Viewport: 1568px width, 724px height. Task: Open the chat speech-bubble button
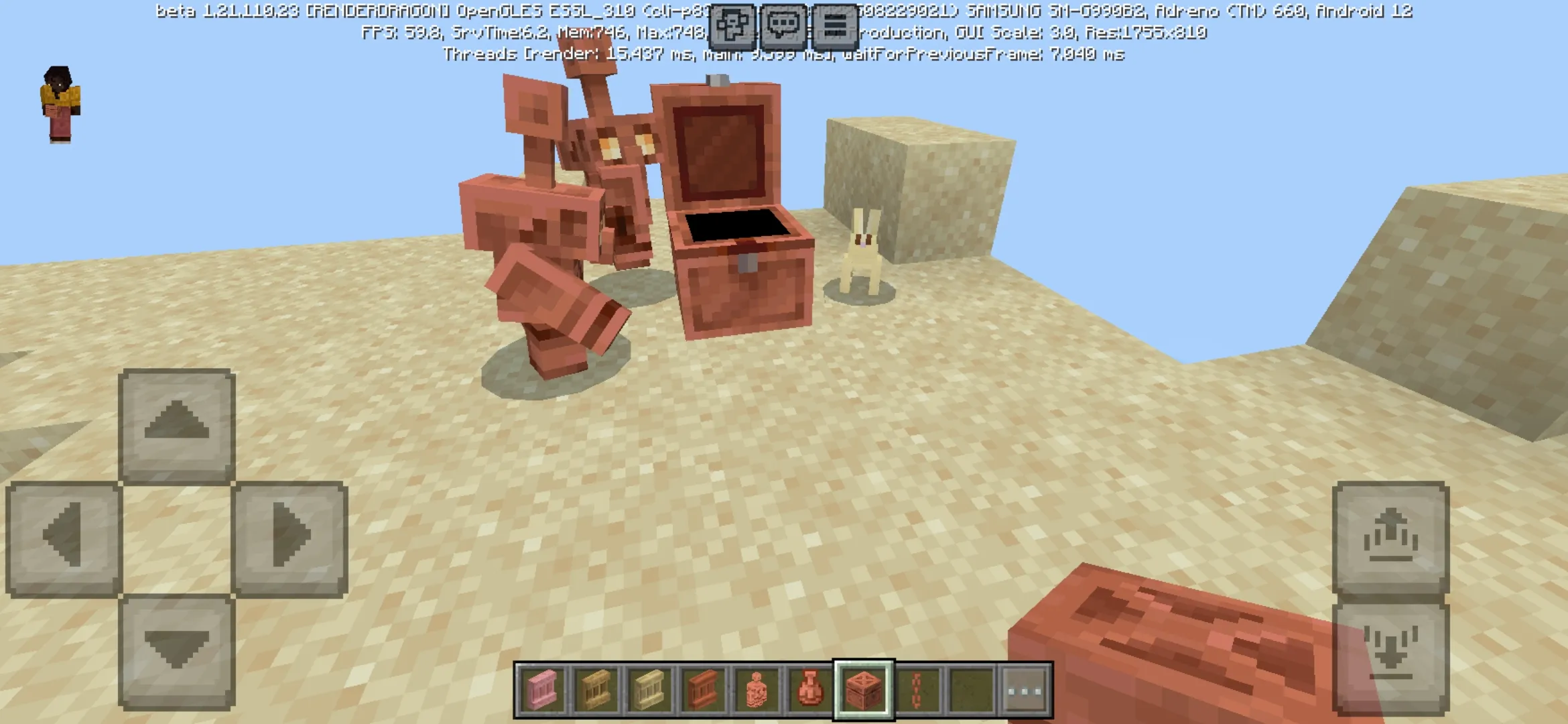click(783, 27)
